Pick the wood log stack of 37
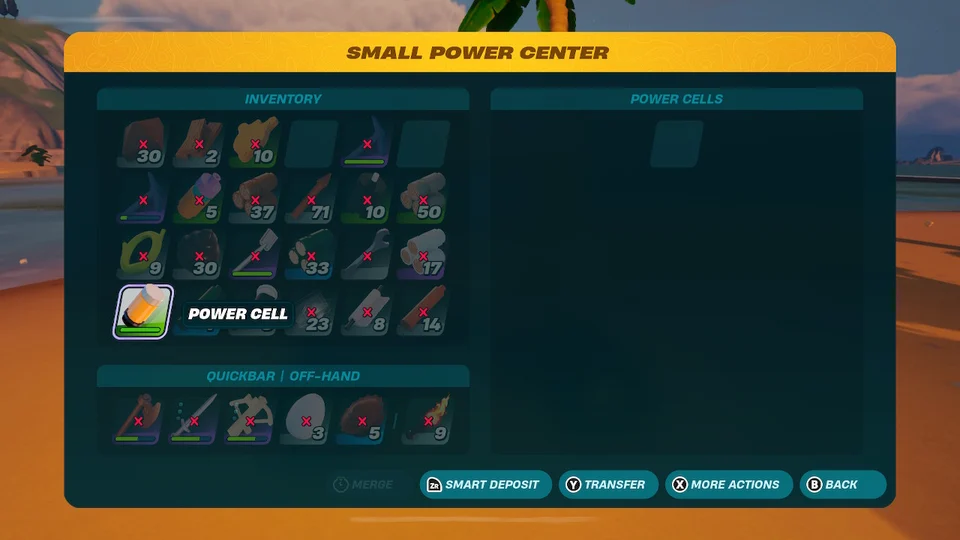Screen dimensions: 960x540 coord(255,199)
